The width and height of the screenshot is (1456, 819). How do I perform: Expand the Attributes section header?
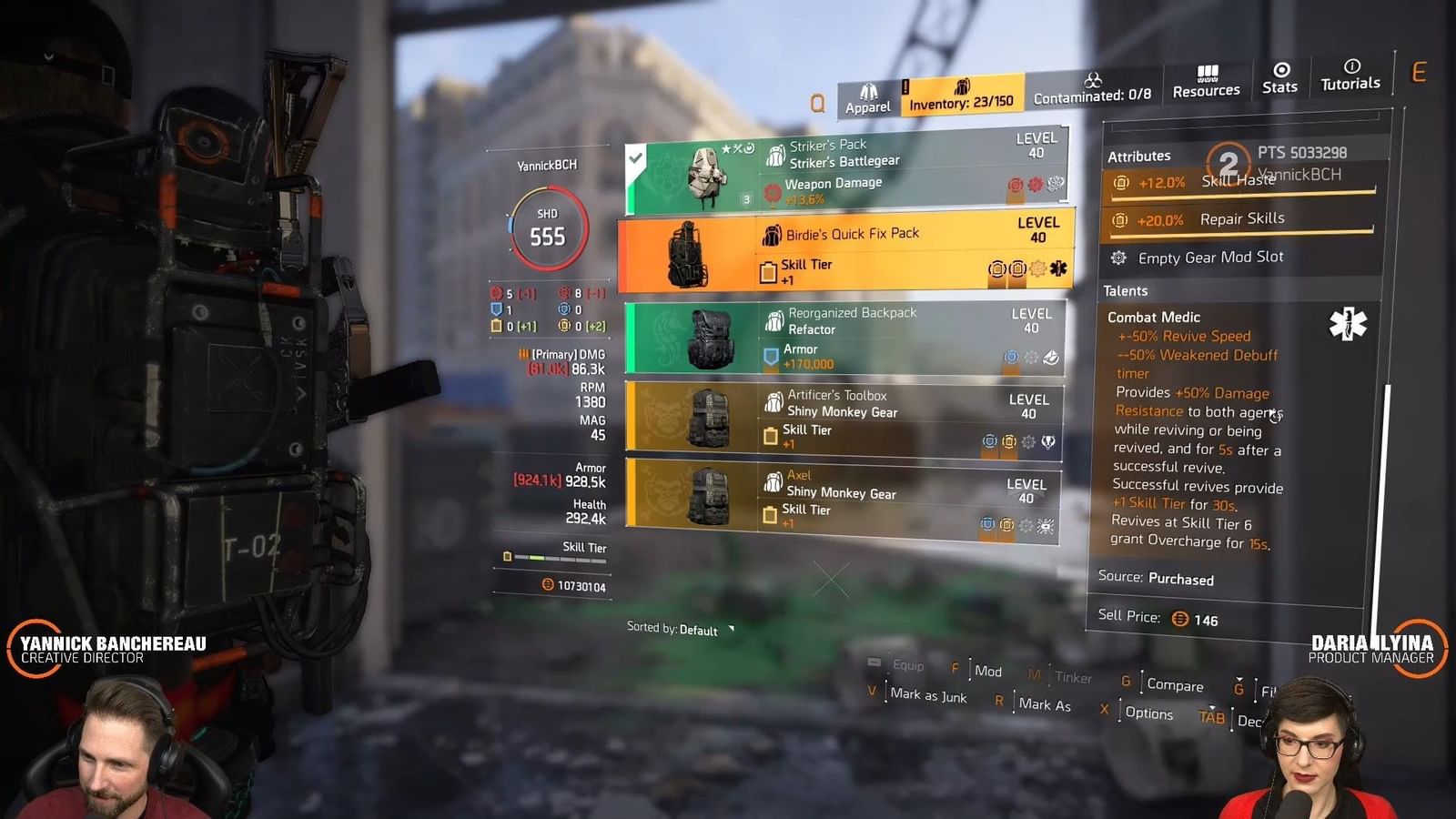1140,156
